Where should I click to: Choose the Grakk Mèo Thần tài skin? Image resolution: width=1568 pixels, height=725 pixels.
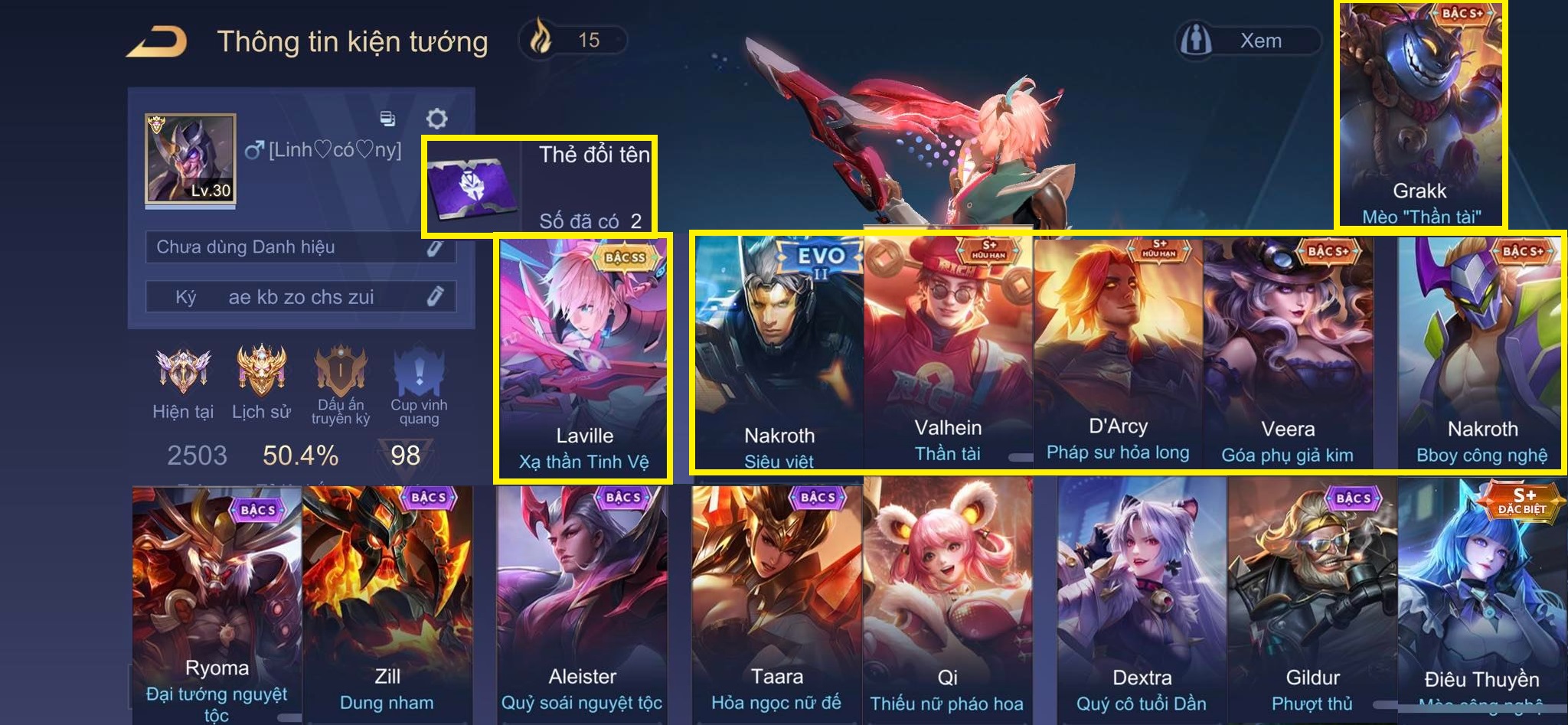click(x=1420, y=115)
